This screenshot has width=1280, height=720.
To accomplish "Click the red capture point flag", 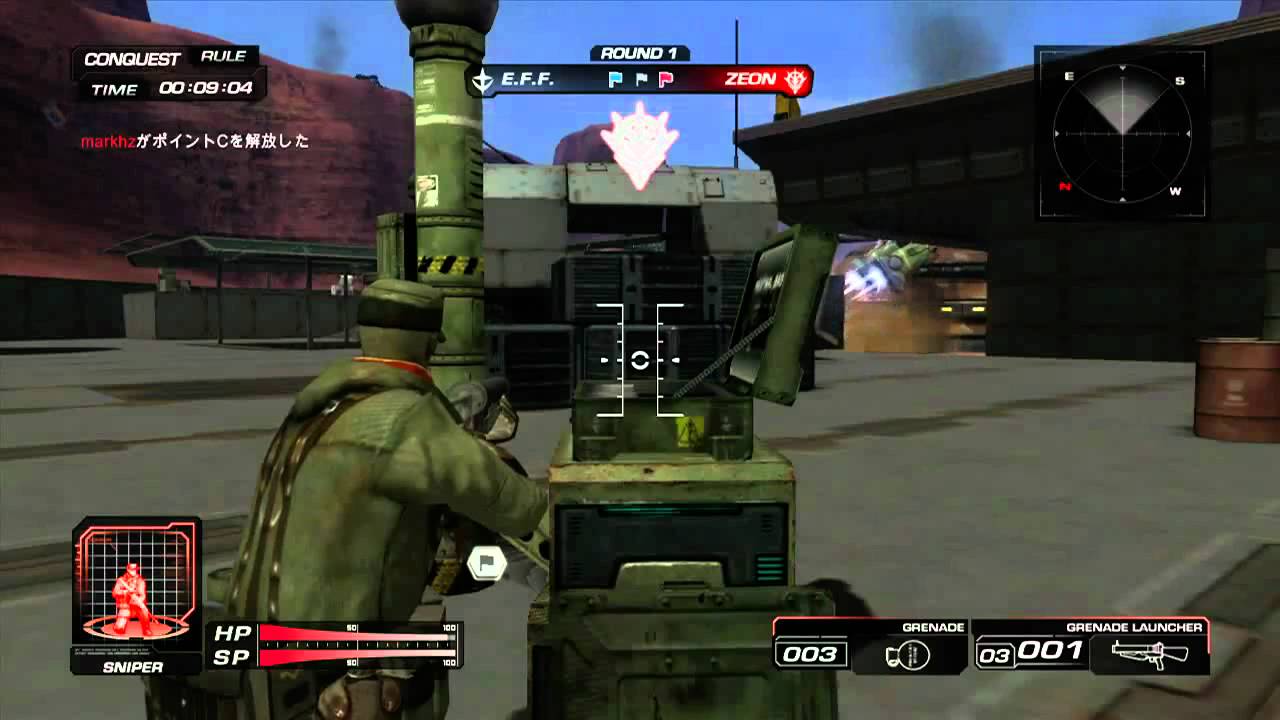I will (x=666, y=79).
